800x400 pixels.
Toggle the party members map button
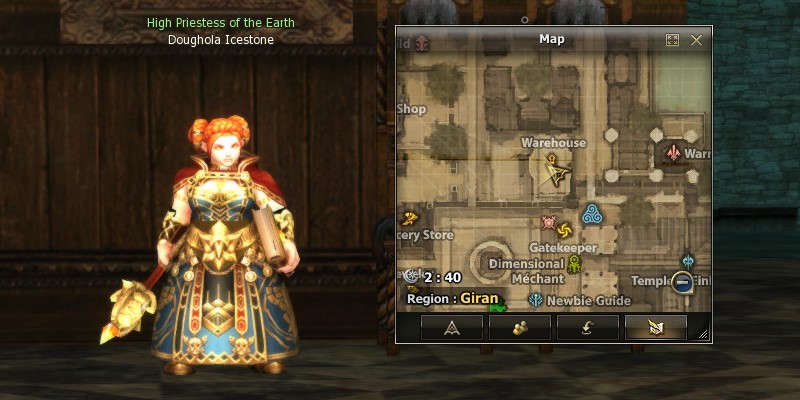(519, 327)
